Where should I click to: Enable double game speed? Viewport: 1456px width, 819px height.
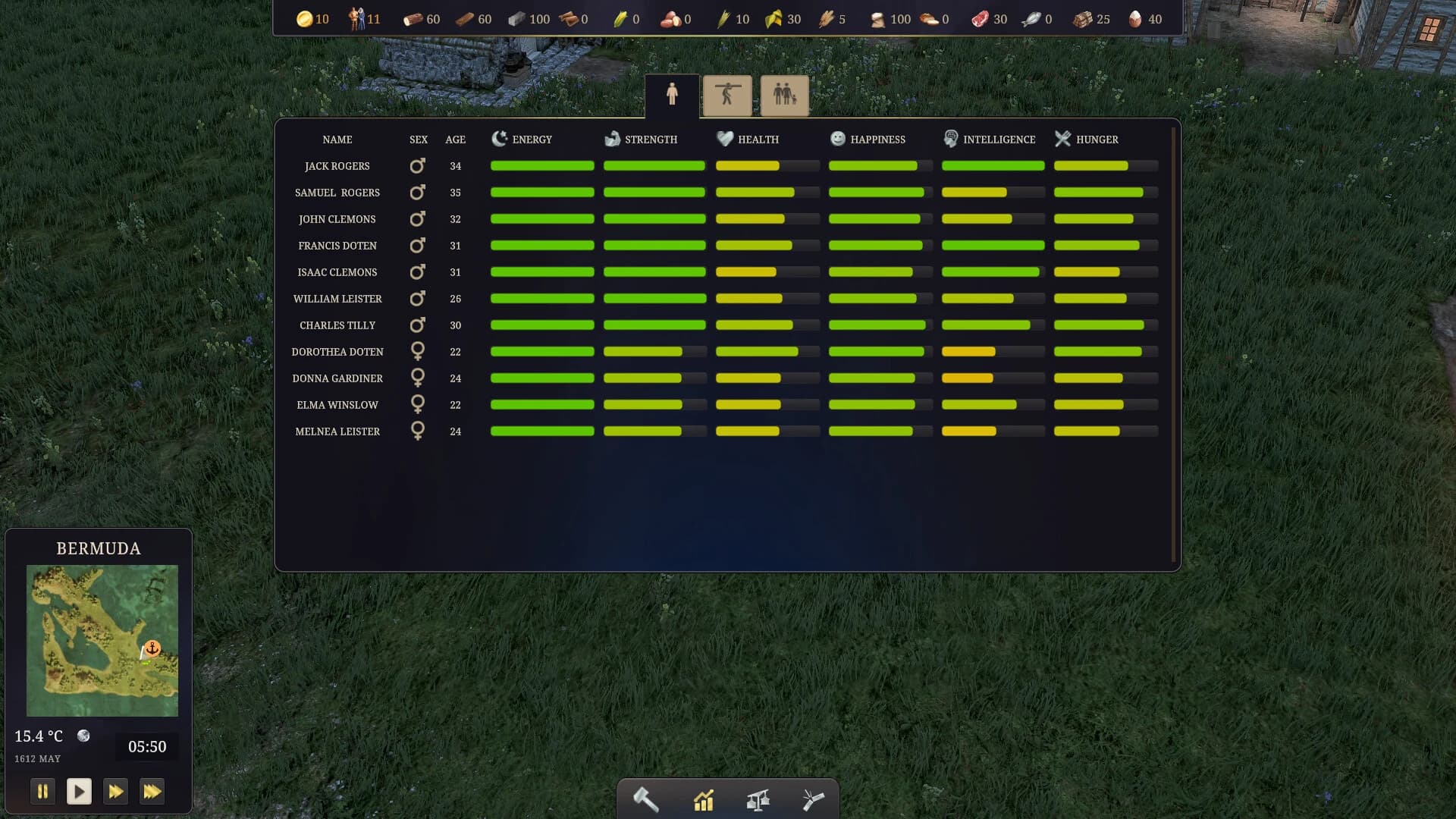click(115, 791)
